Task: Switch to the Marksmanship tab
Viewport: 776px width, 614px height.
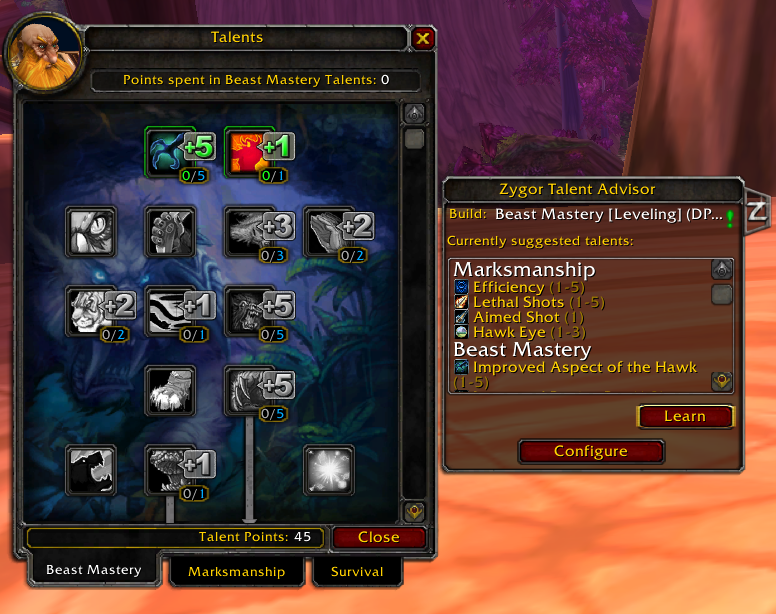Action: (235, 572)
